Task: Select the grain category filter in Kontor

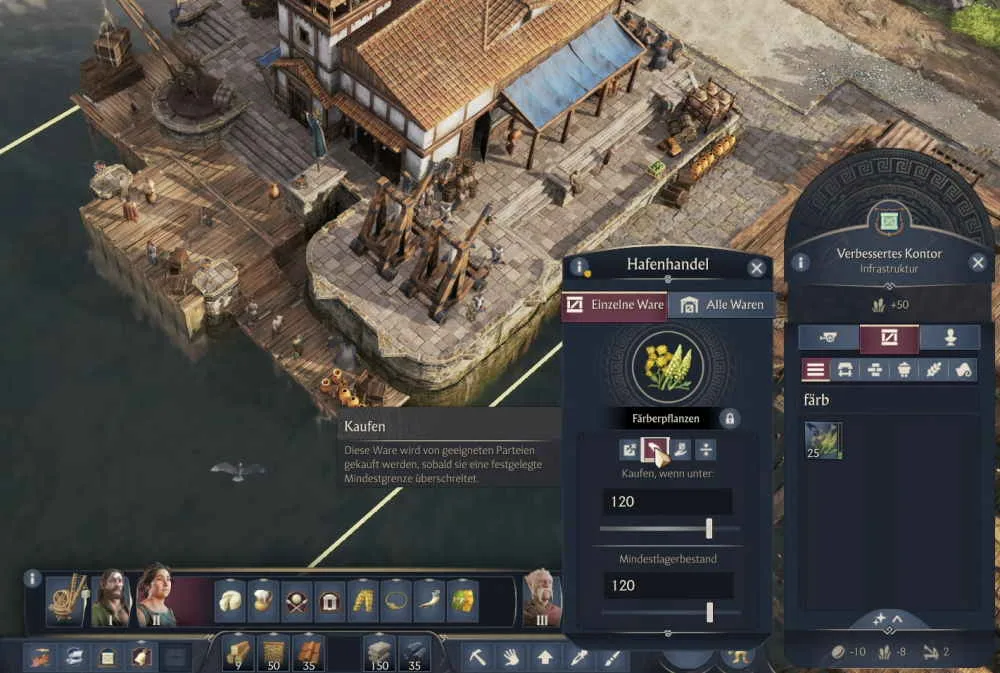Action: point(934,370)
